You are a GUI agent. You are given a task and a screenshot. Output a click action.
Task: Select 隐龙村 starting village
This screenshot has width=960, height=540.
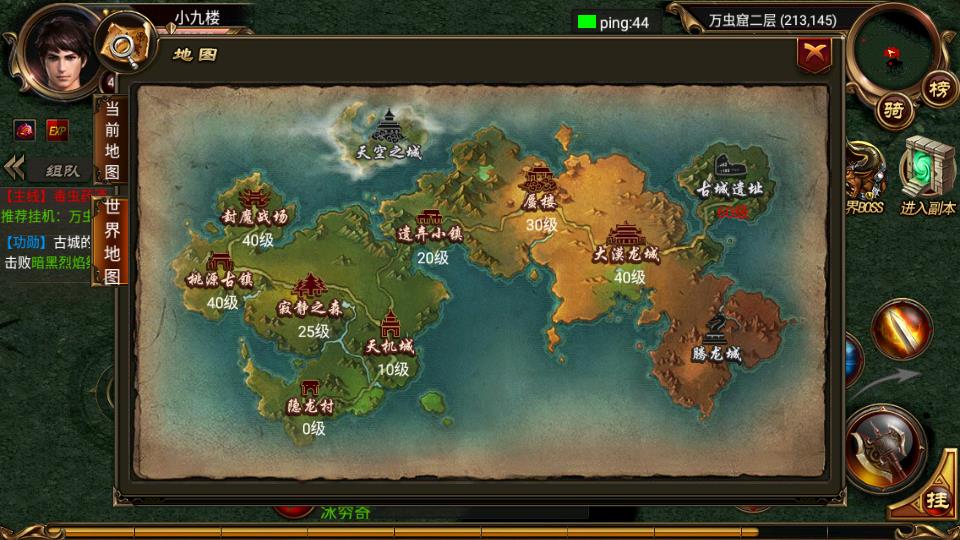tap(310, 397)
